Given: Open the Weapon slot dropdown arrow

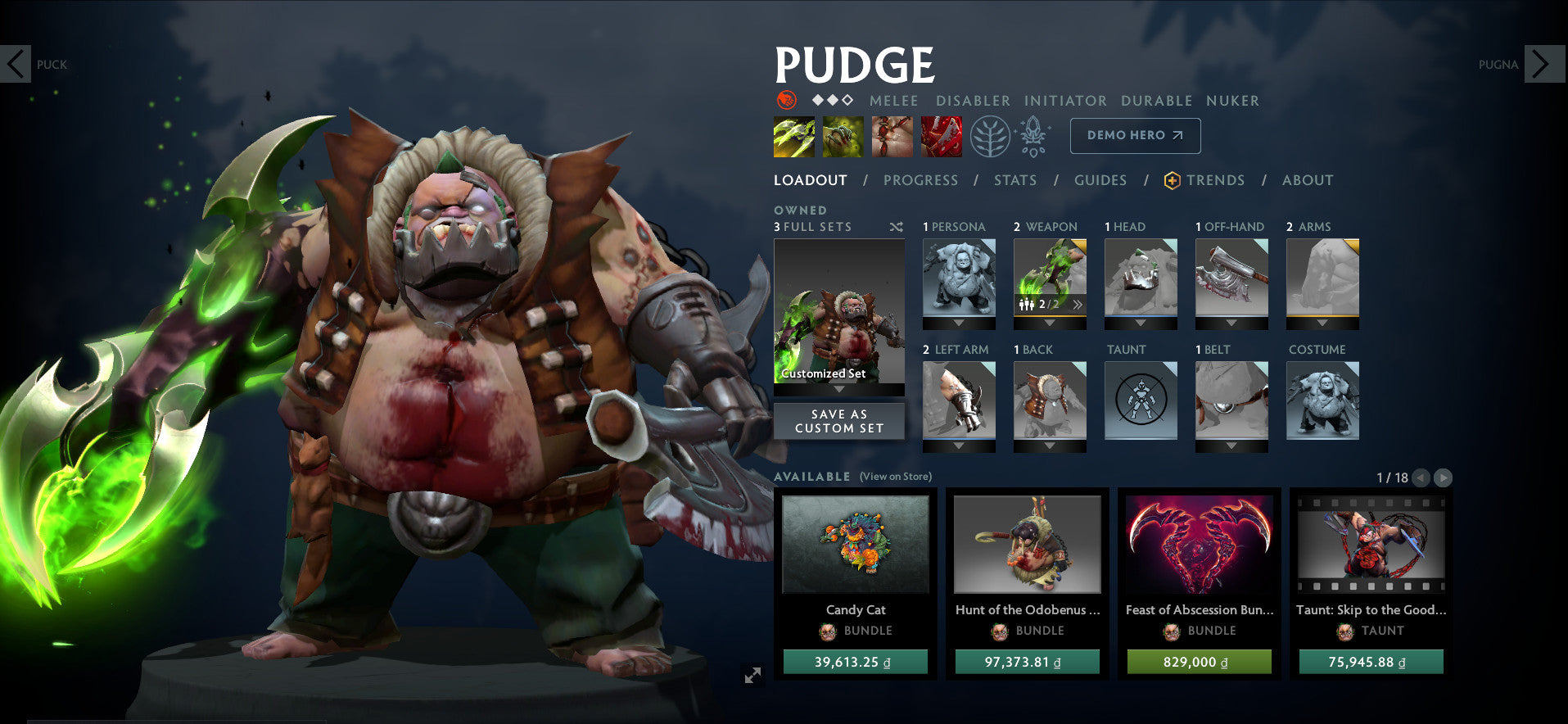Looking at the screenshot, I should pyautogui.click(x=1050, y=323).
